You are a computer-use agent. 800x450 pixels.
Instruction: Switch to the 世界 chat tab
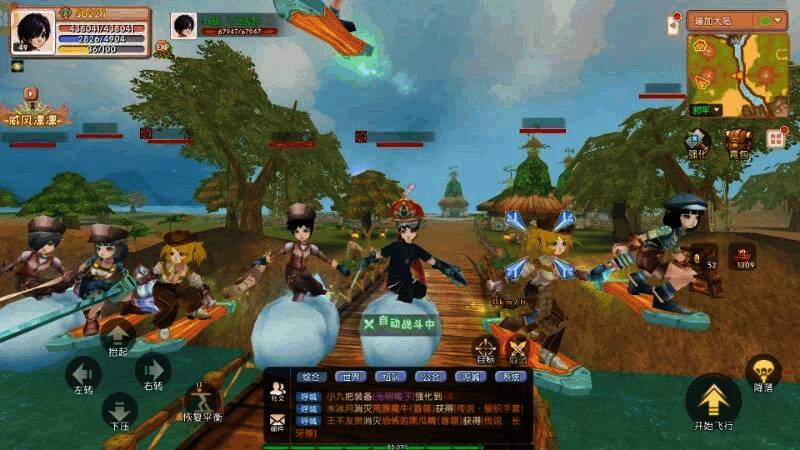(348, 377)
